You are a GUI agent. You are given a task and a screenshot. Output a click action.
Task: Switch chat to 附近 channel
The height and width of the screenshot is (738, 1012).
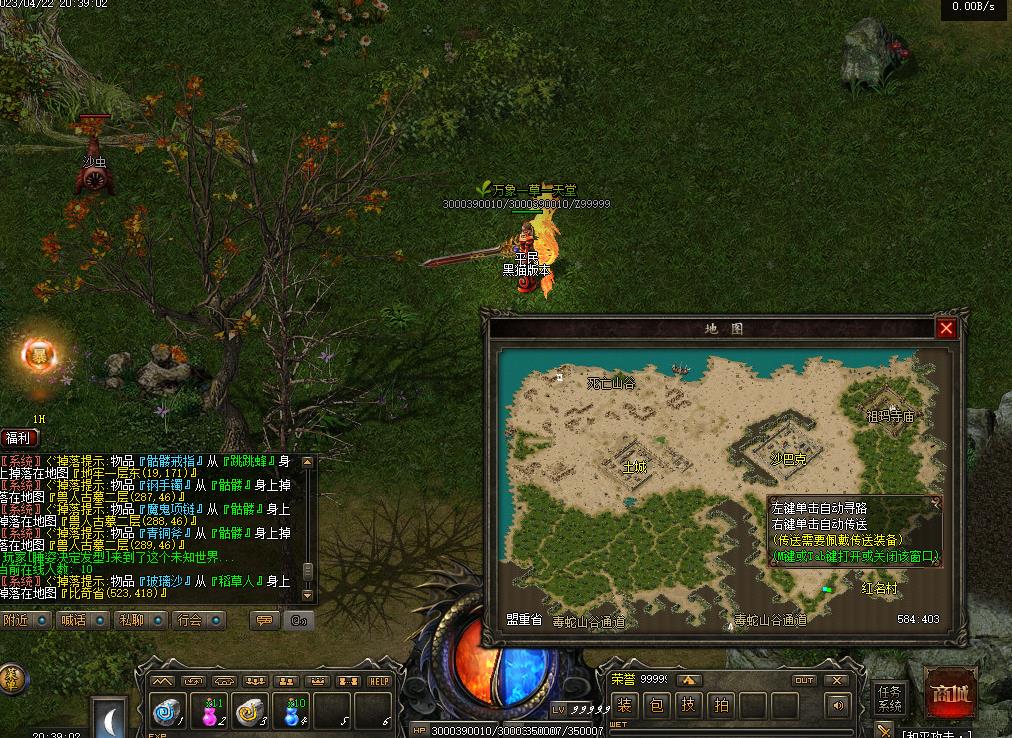click(x=25, y=620)
